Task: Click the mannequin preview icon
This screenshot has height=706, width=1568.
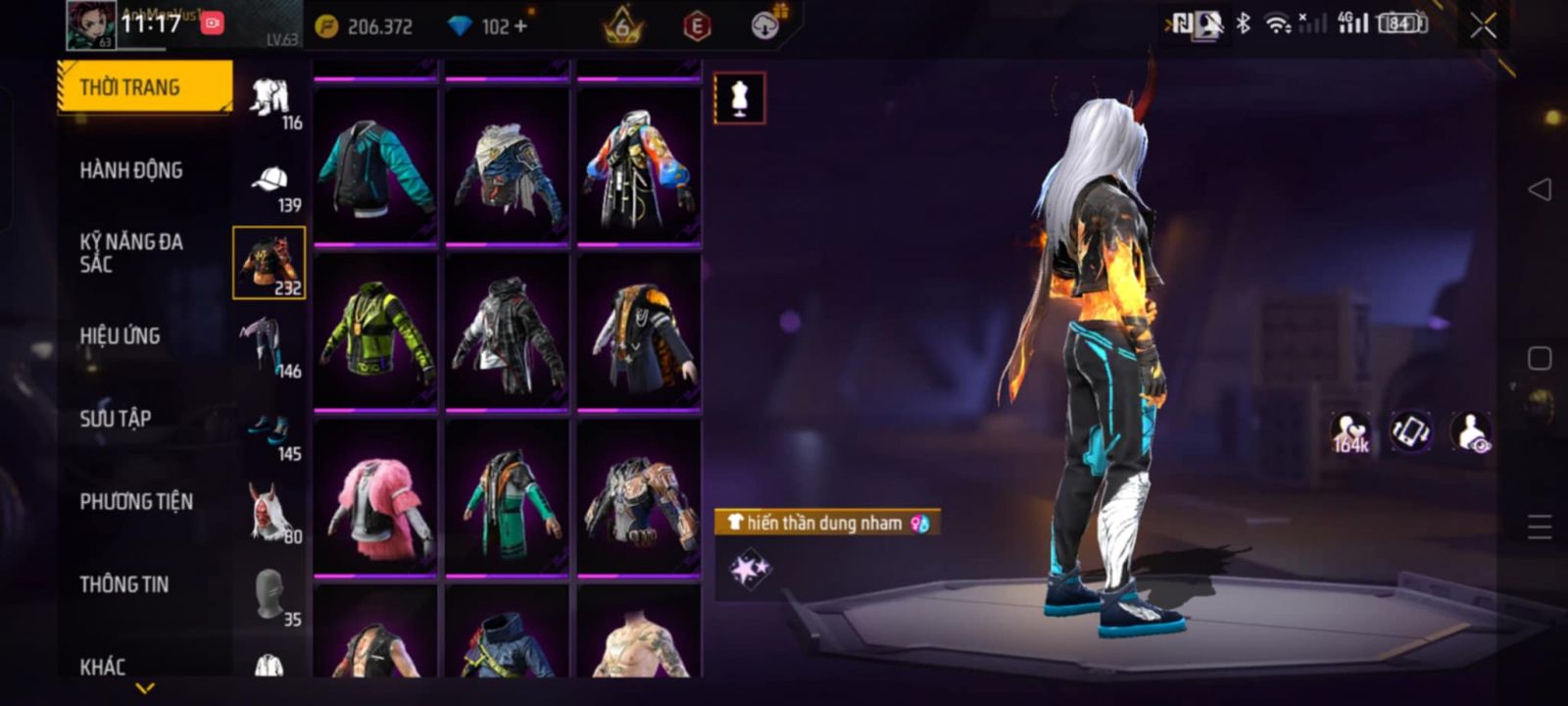Action: point(740,99)
